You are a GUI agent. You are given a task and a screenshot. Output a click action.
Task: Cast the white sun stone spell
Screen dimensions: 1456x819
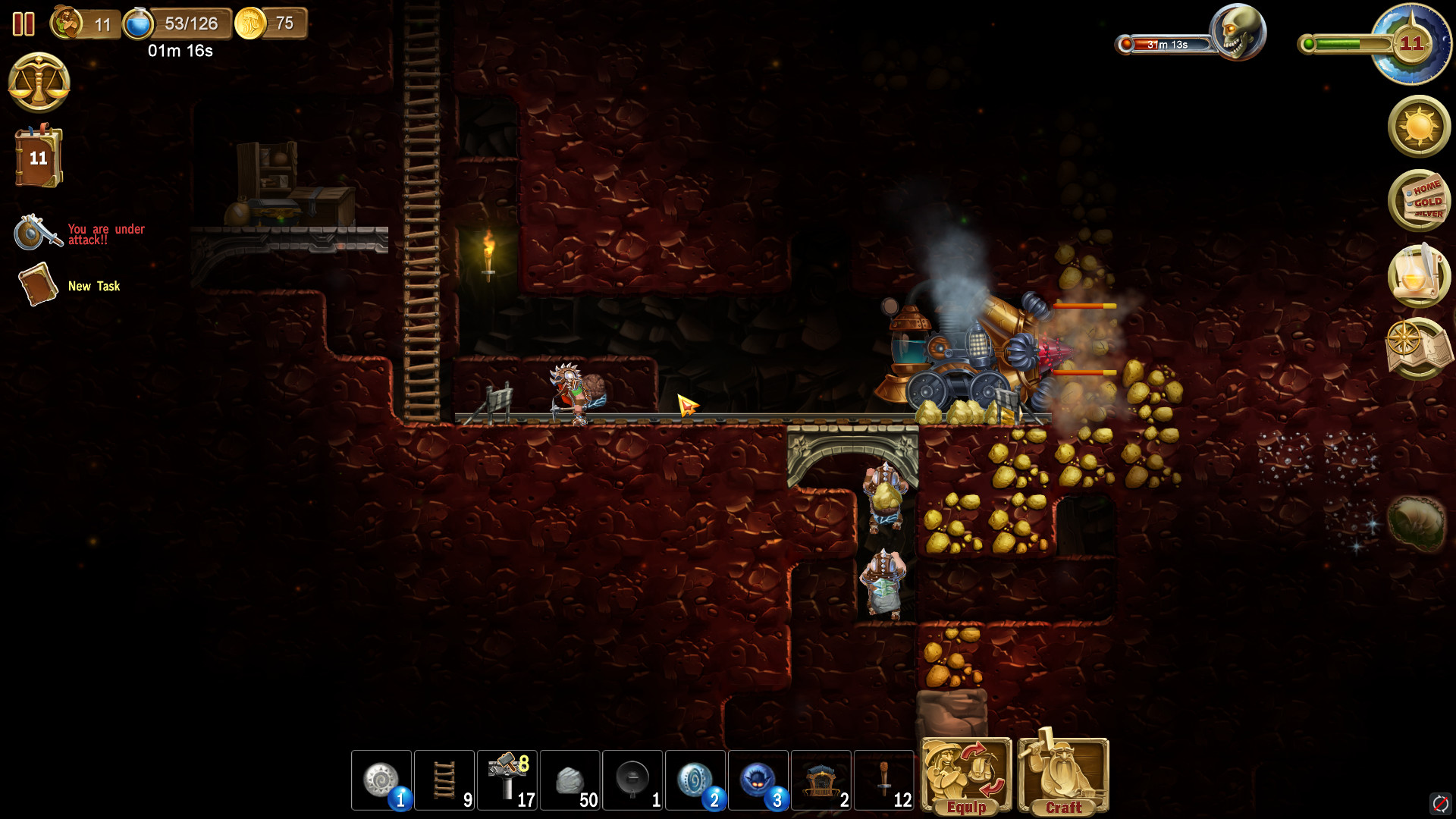point(381,780)
